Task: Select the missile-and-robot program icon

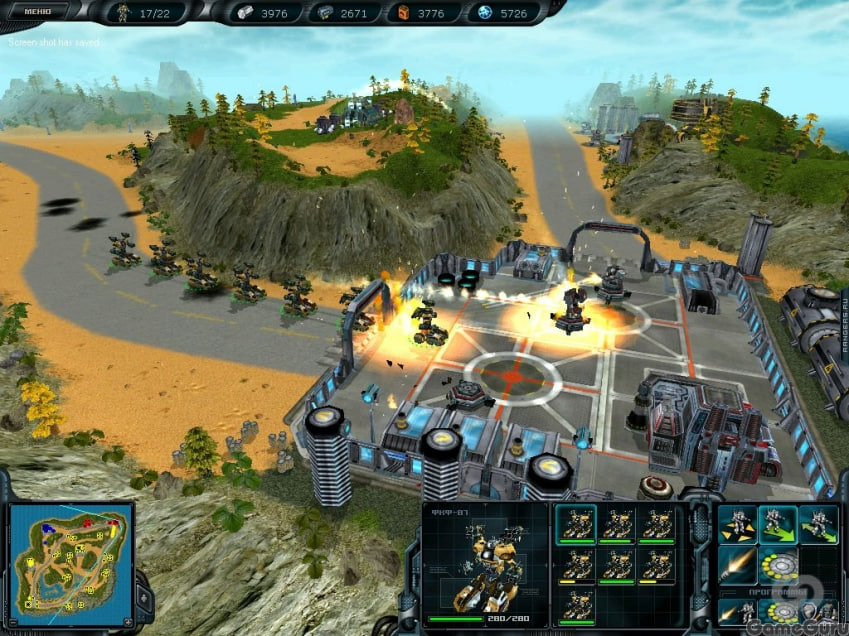Action: click(736, 611)
